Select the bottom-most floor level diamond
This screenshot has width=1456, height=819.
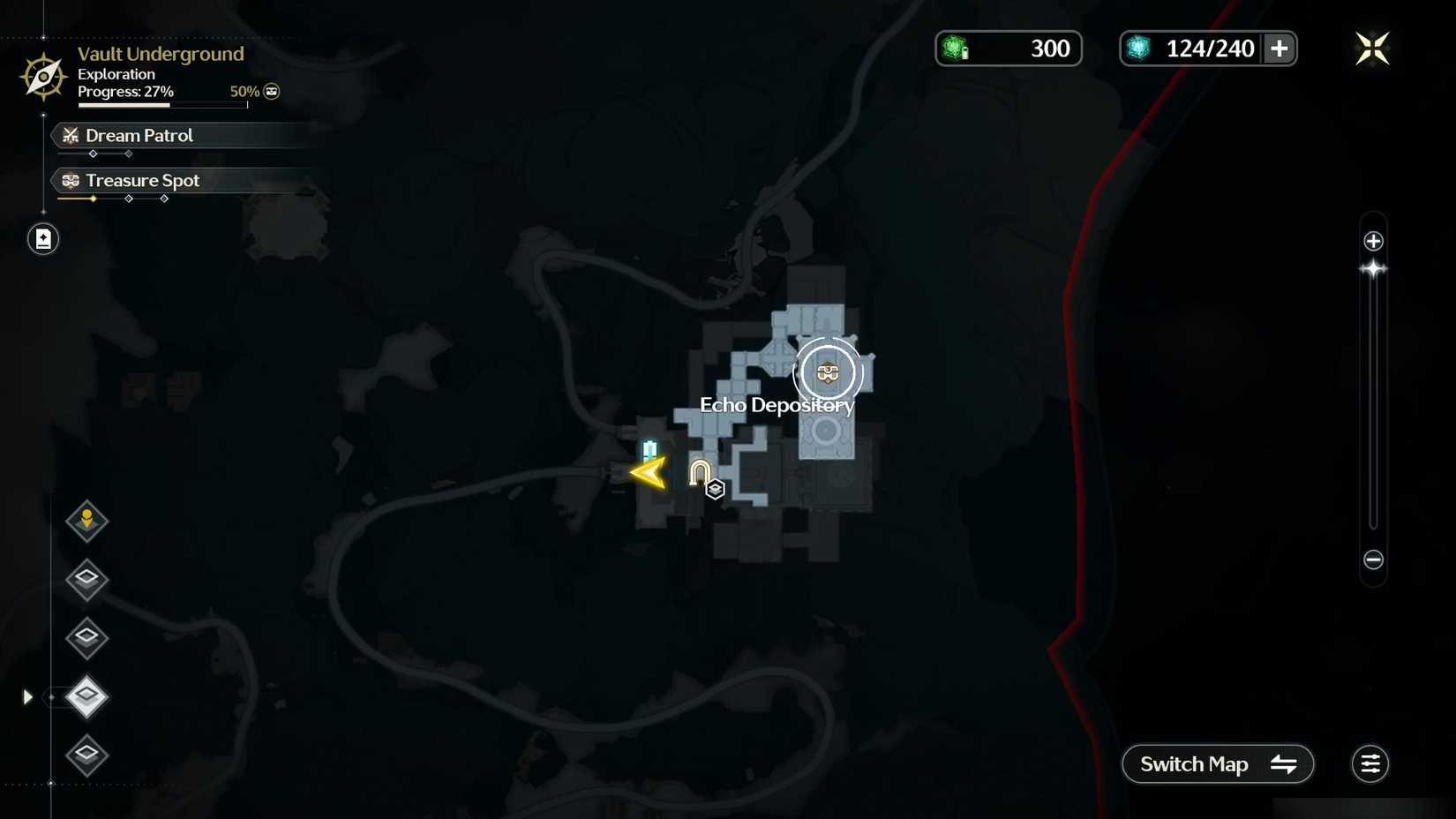pos(86,755)
